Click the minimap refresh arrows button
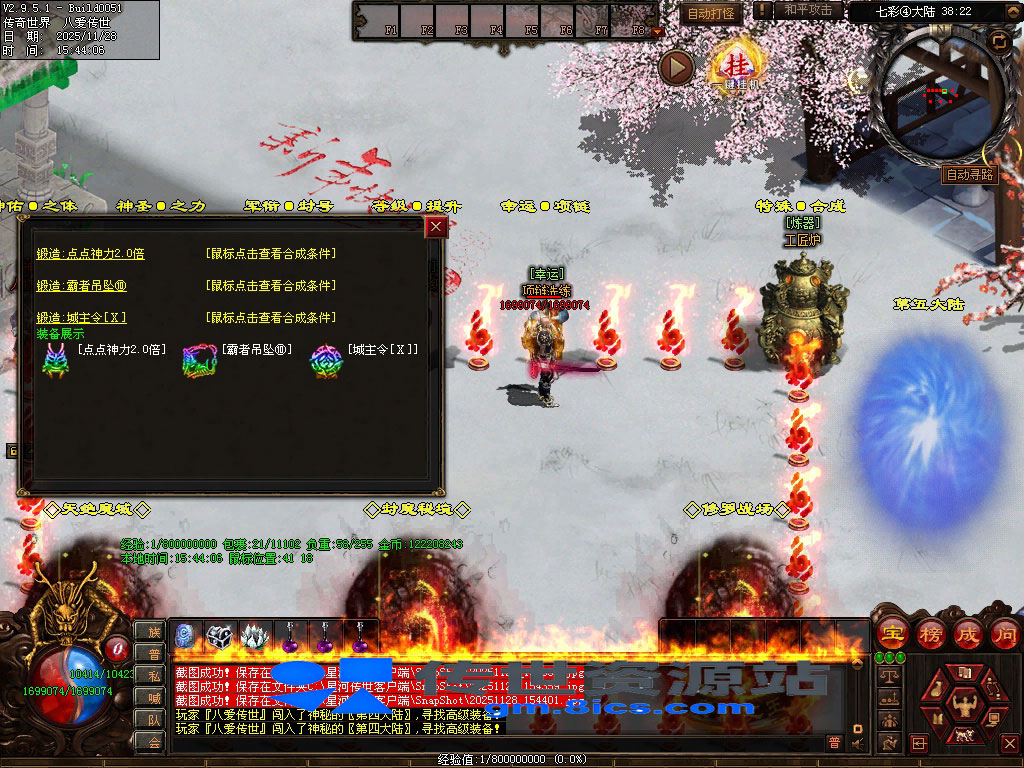Image resolution: width=1024 pixels, height=768 pixels. (x=998, y=41)
